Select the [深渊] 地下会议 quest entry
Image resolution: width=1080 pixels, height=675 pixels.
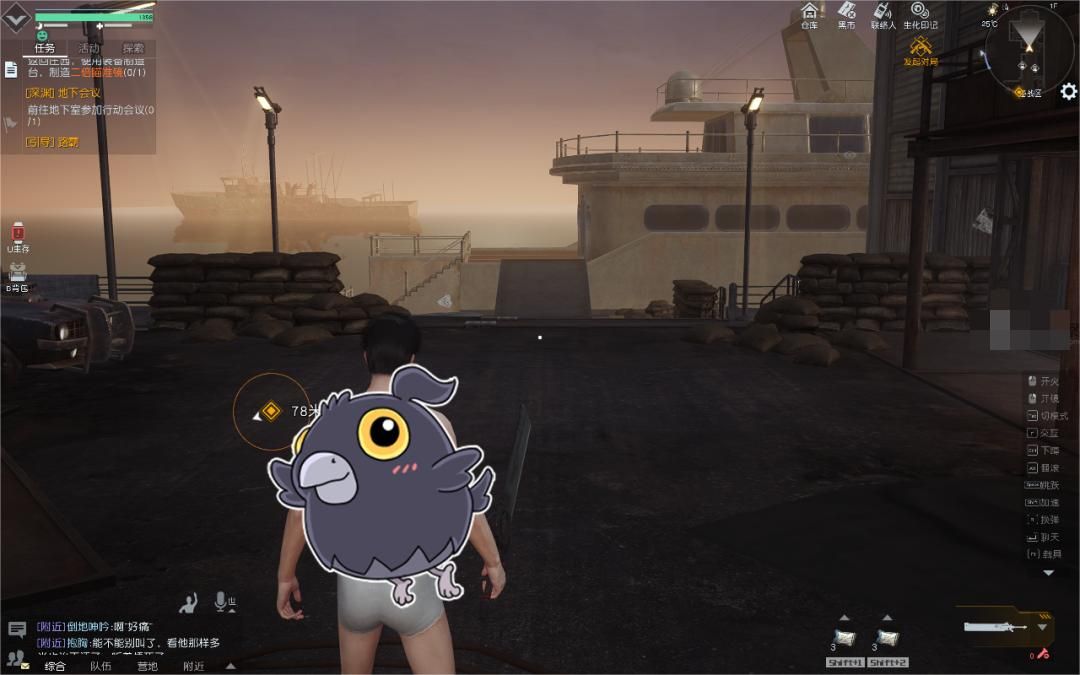click(63, 93)
